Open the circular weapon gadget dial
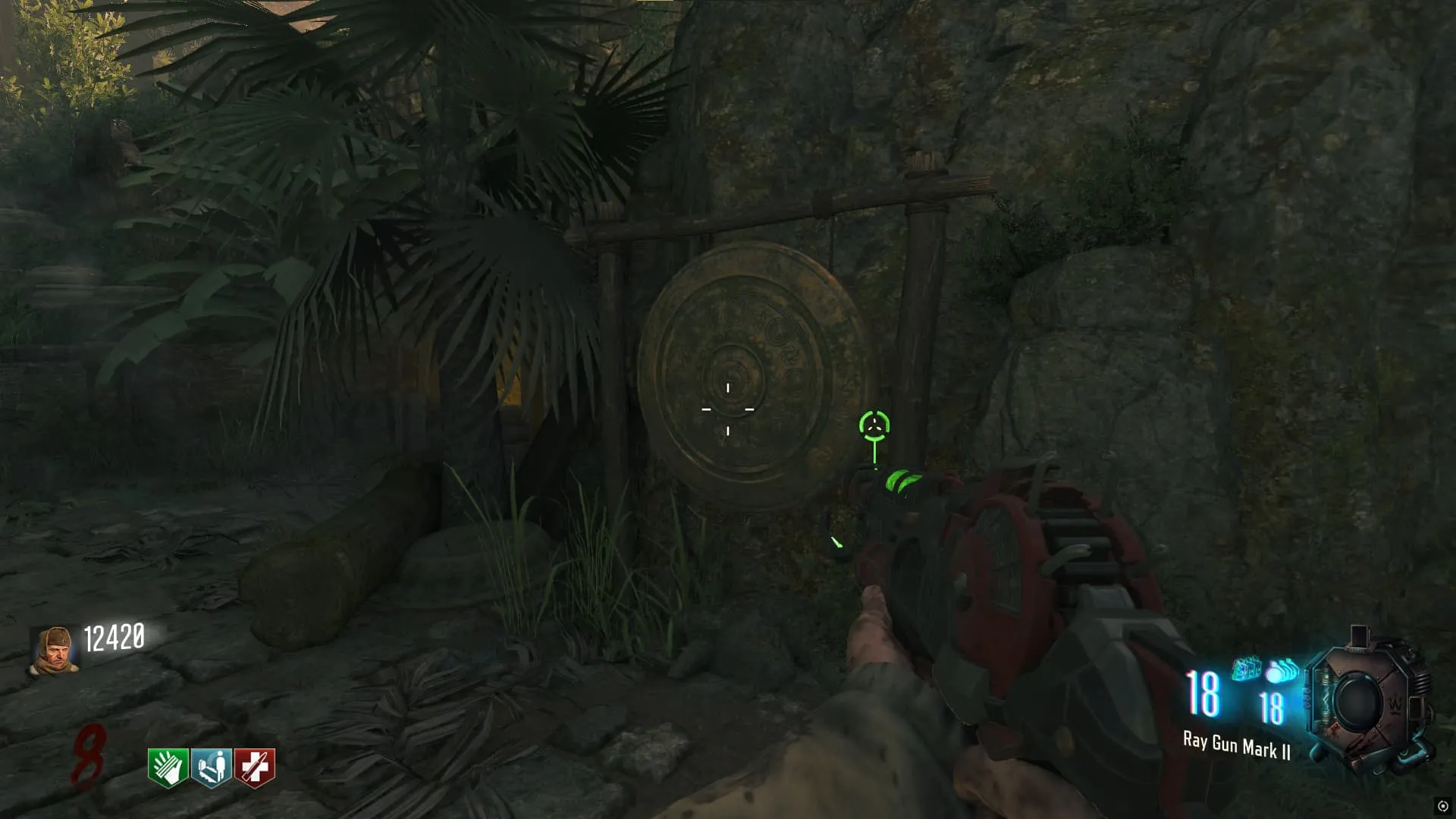 coord(1359,702)
